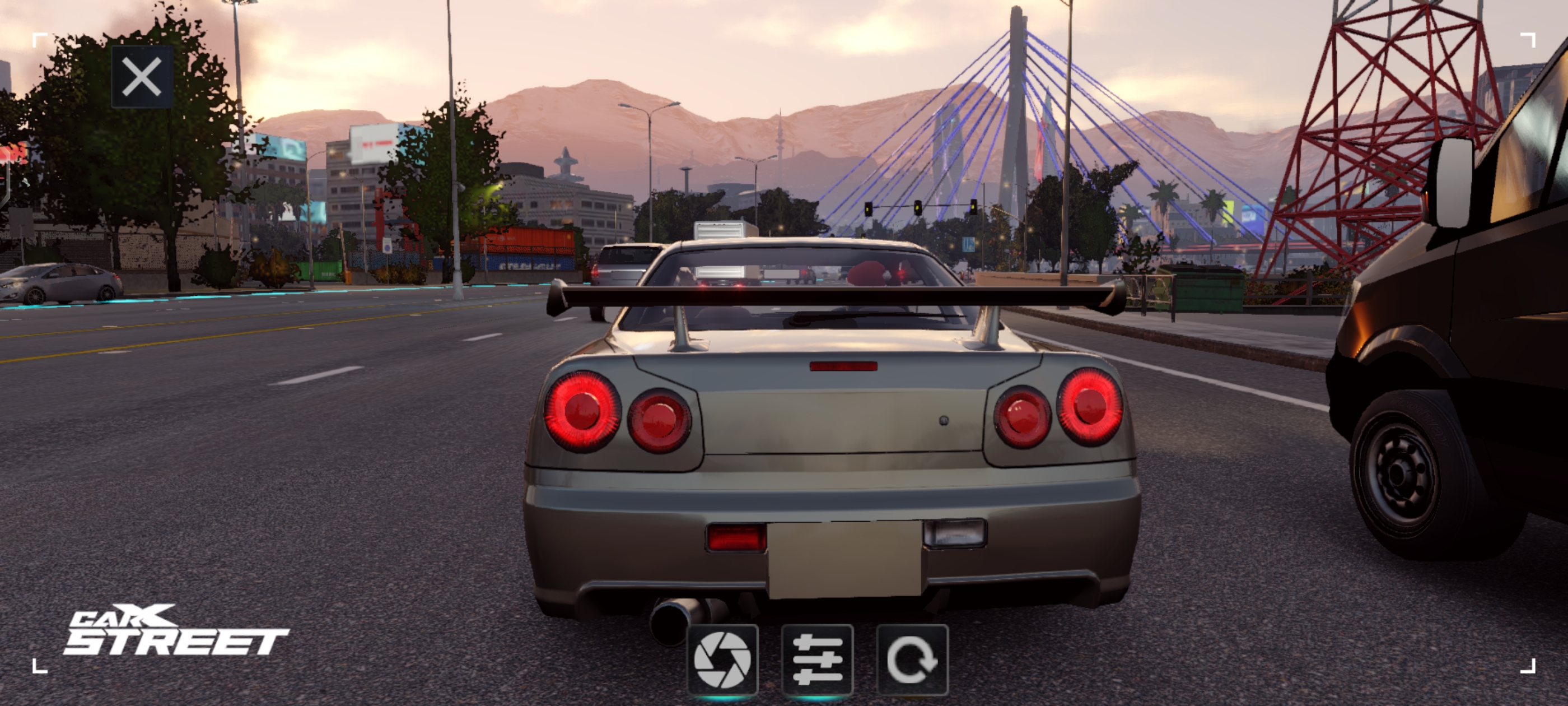Image resolution: width=1568 pixels, height=706 pixels.
Task: Reset the camera with the circular arrow button
Action: [x=912, y=659]
